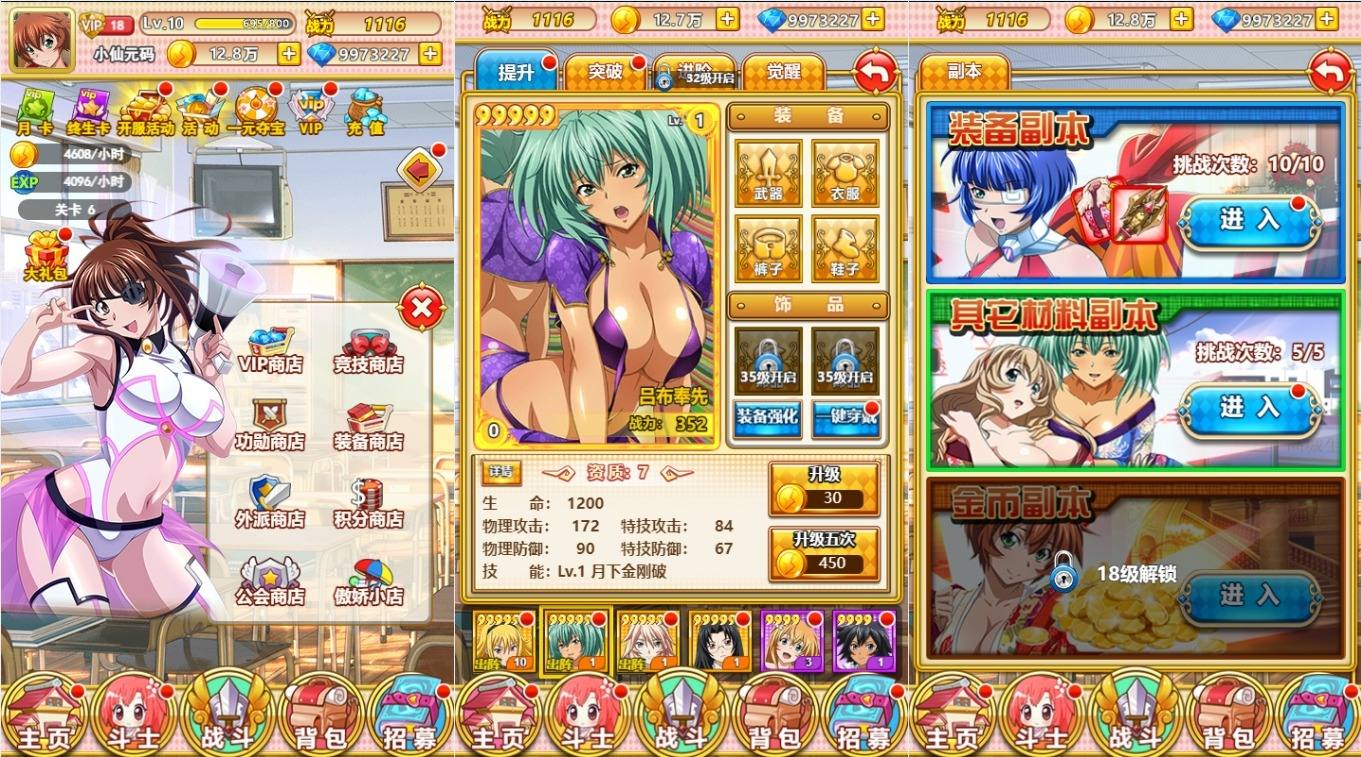Open the 开服活动 treasure chest event
This screenshot has width=1361, height=757.
pos(146,110)
